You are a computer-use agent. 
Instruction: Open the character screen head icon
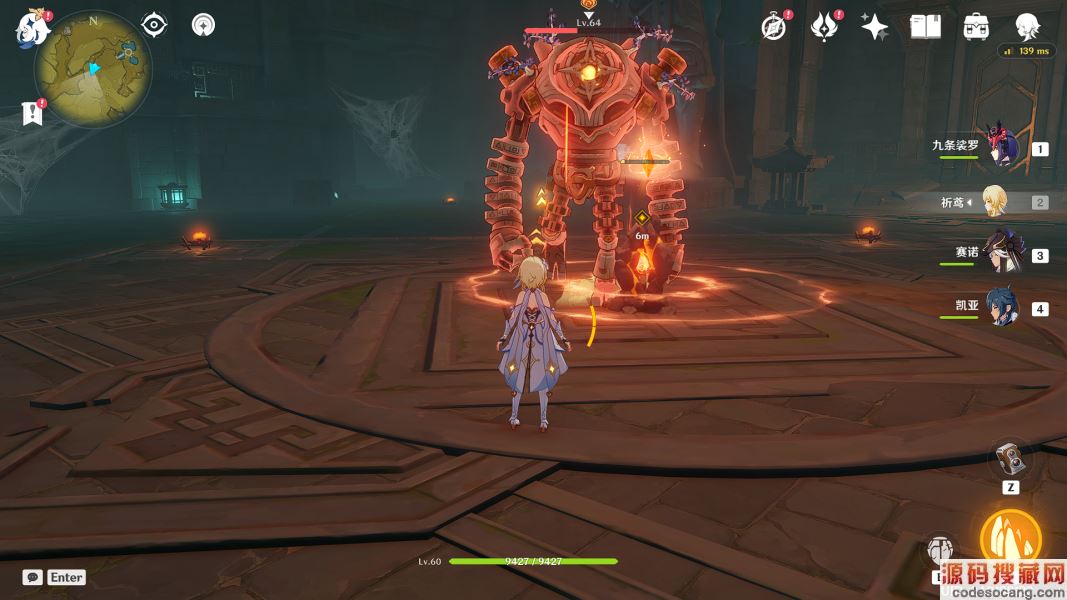[x=1027, y=27]
